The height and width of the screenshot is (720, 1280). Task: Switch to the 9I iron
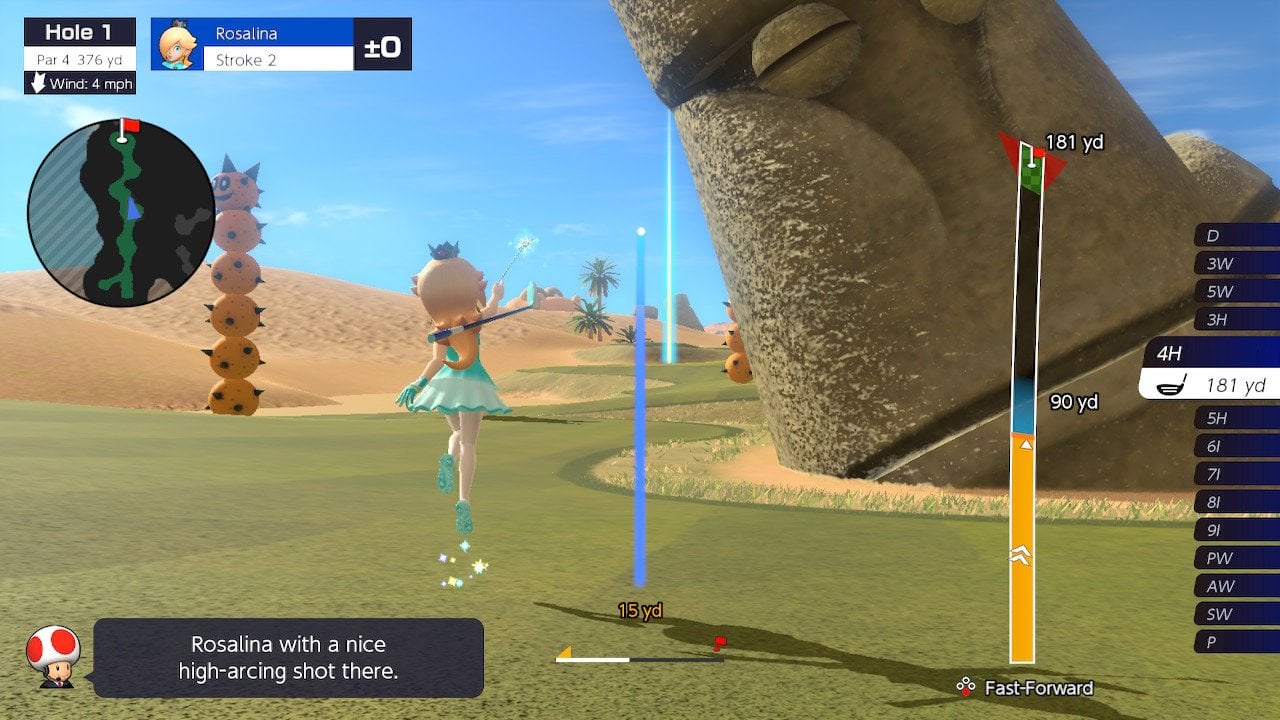coord(1236,530)
